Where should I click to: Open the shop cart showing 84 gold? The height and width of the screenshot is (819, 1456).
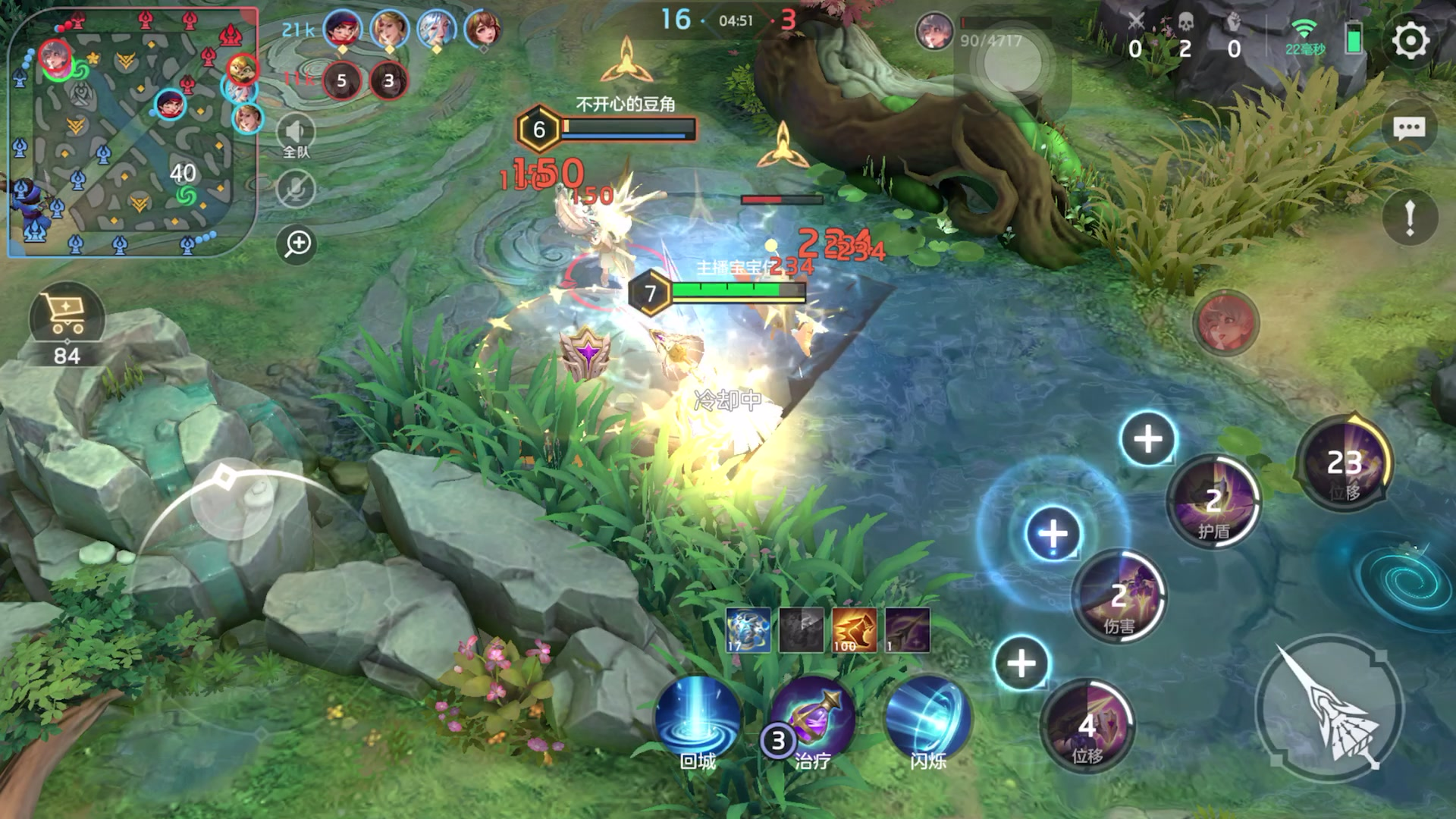click(67, 317)
